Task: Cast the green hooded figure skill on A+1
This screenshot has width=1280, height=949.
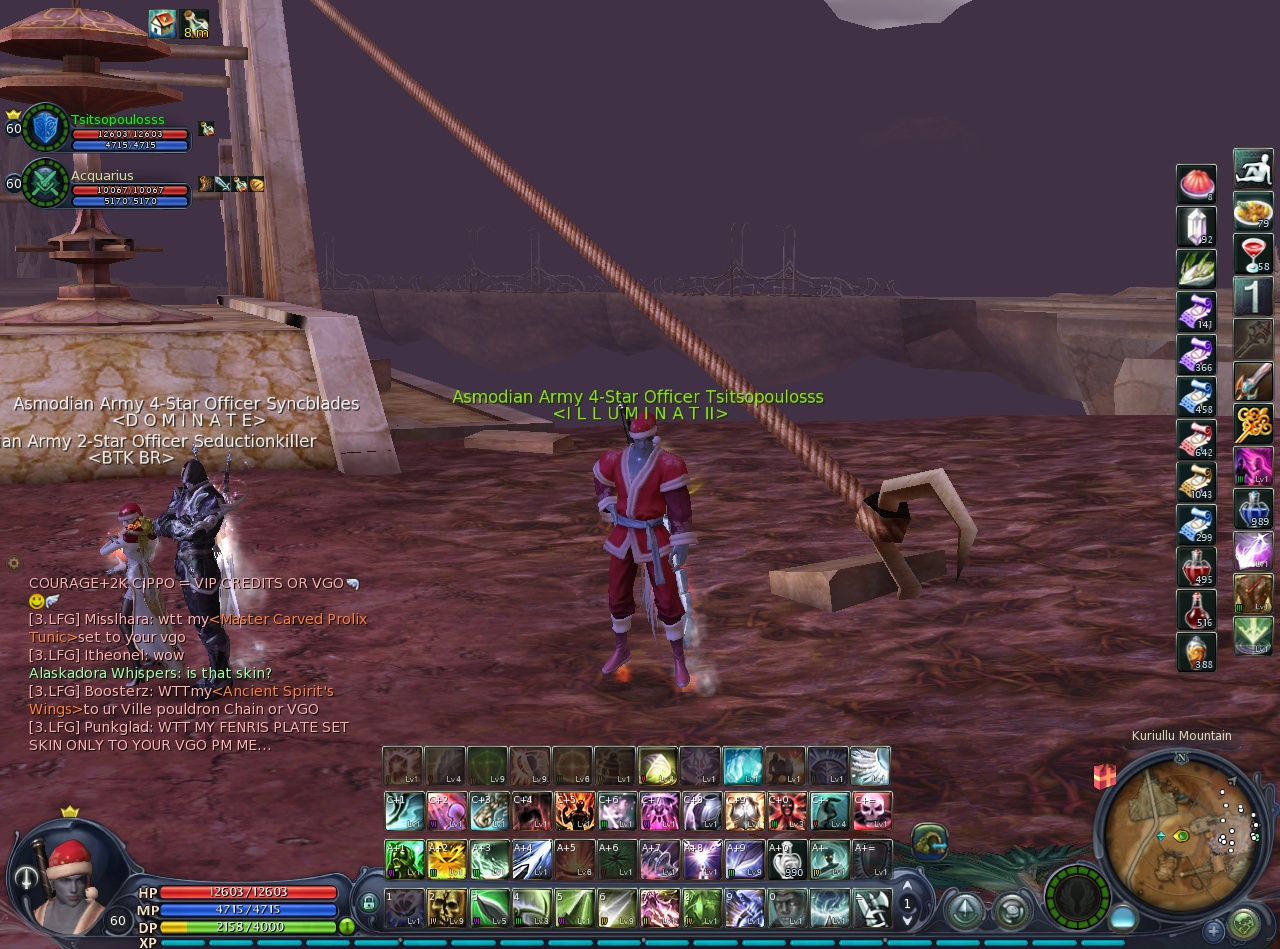Action: tap(404, 859)
